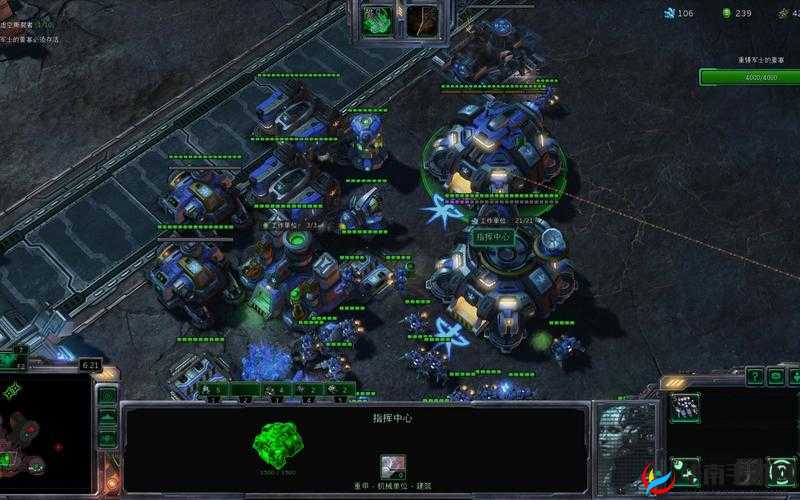Open the menu button beside help
This screenshot has width=800, height=500.
coord(778,377)
